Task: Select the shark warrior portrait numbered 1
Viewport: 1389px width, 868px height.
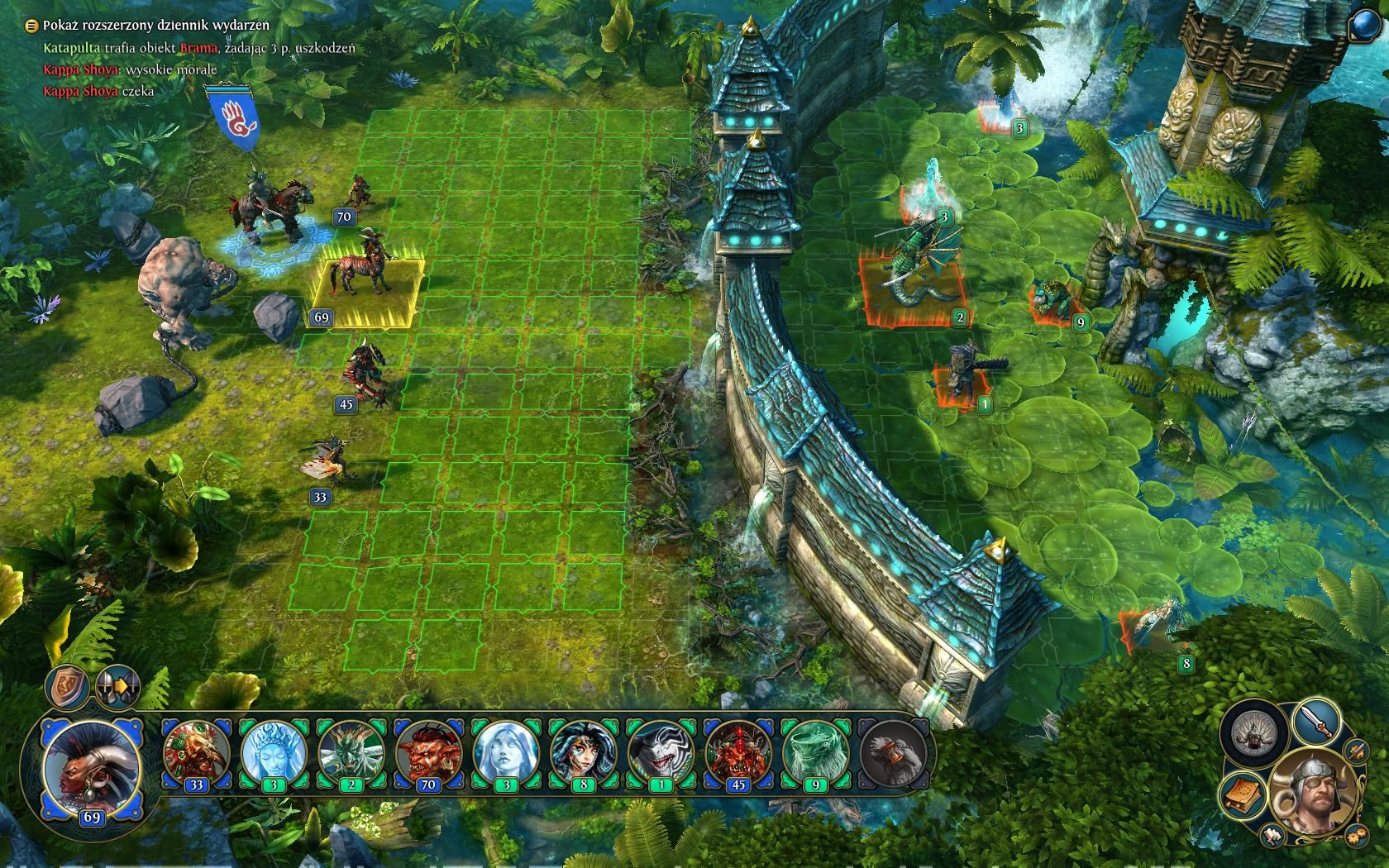Action: (x=661, y=751)
